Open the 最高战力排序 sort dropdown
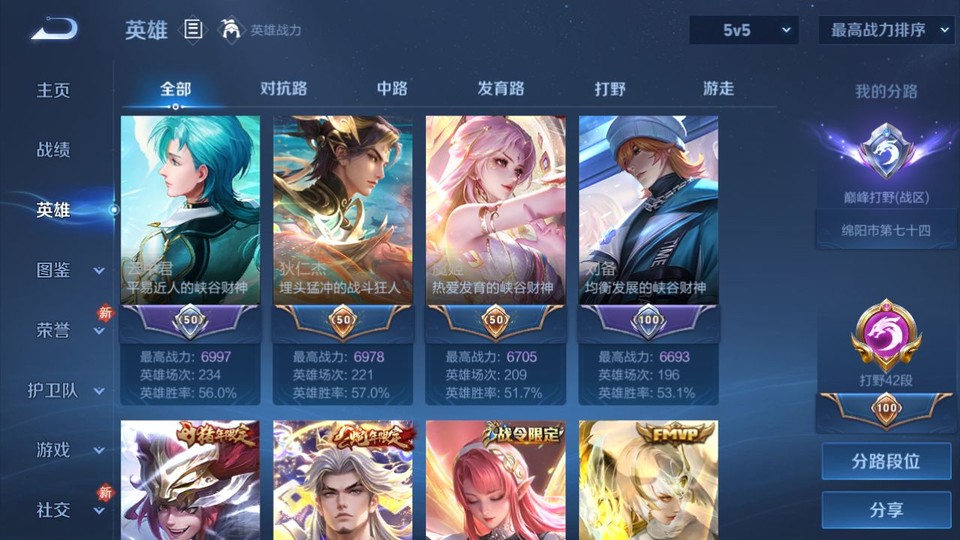The image size is (960, 540). 886,30
